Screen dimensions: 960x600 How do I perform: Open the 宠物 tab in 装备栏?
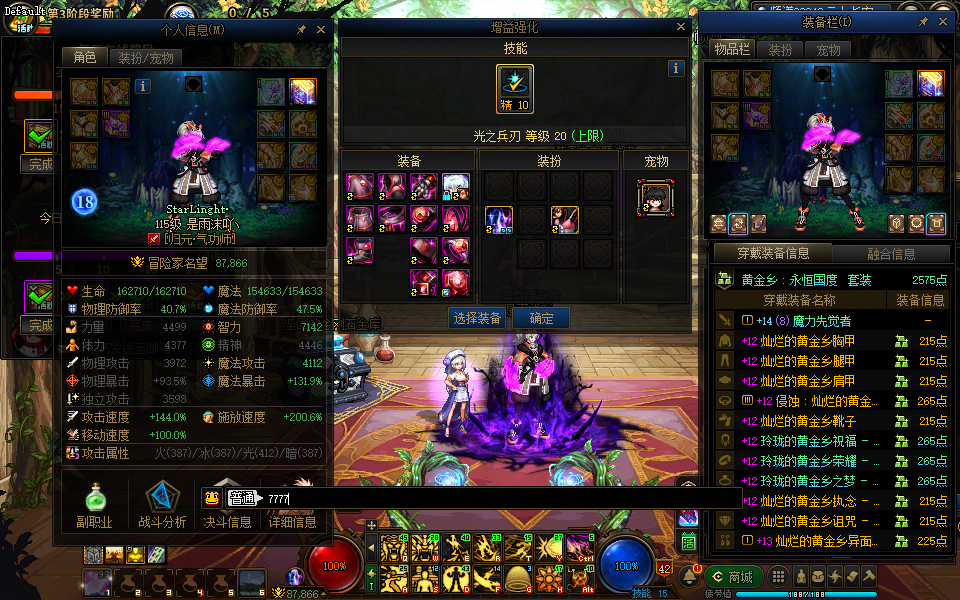[828, 50]
